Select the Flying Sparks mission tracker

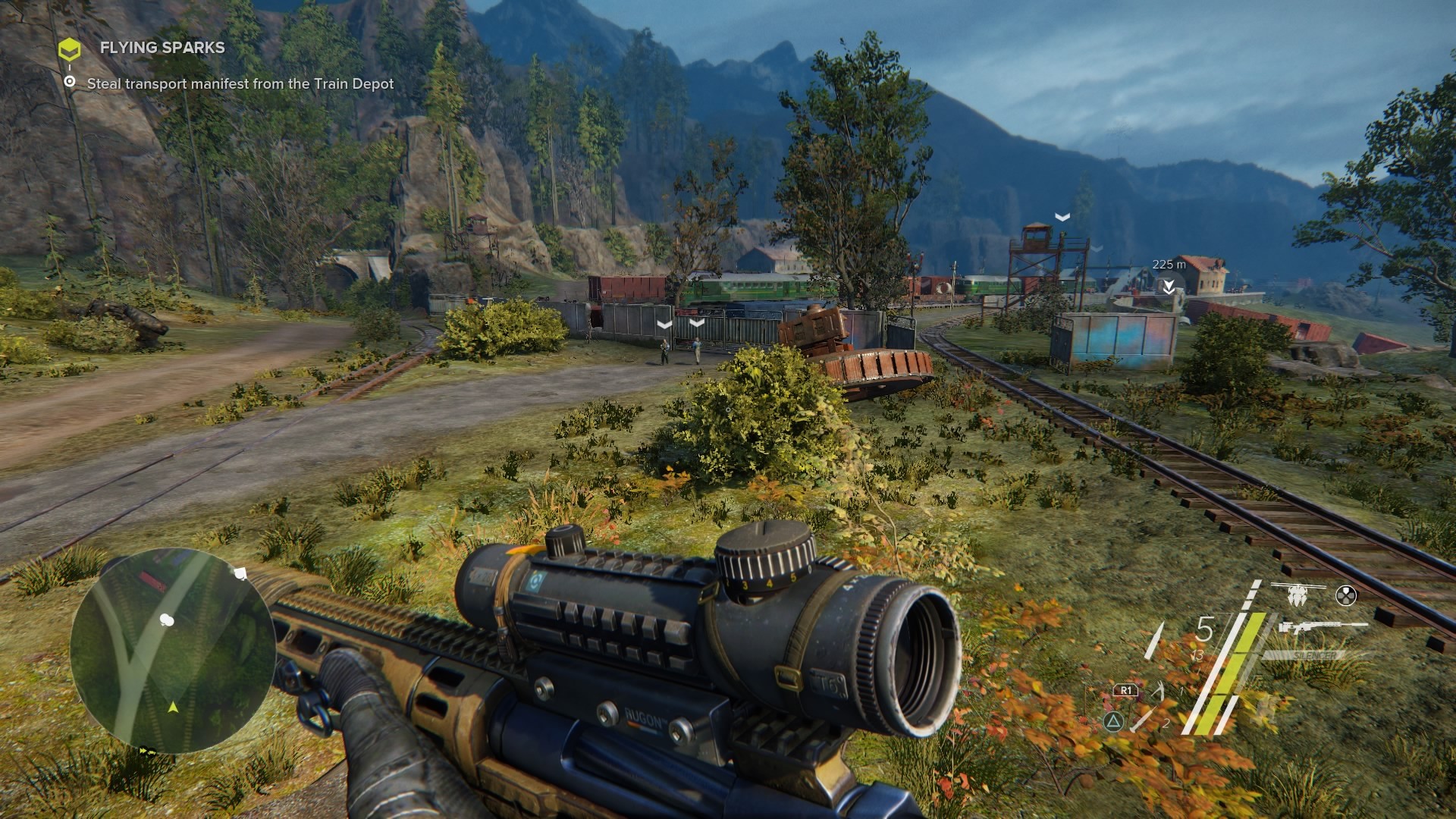point(162,48)
